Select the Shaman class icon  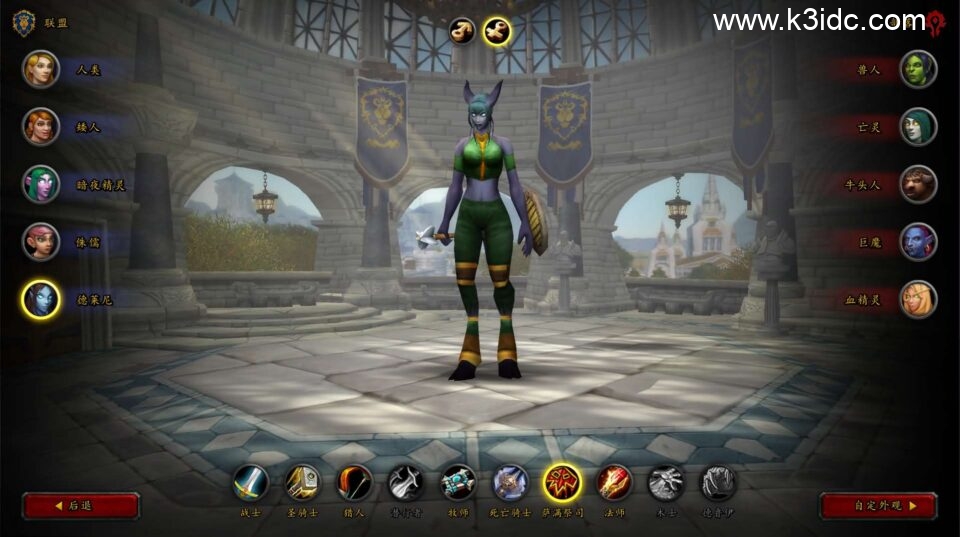[x=562, y=483]
